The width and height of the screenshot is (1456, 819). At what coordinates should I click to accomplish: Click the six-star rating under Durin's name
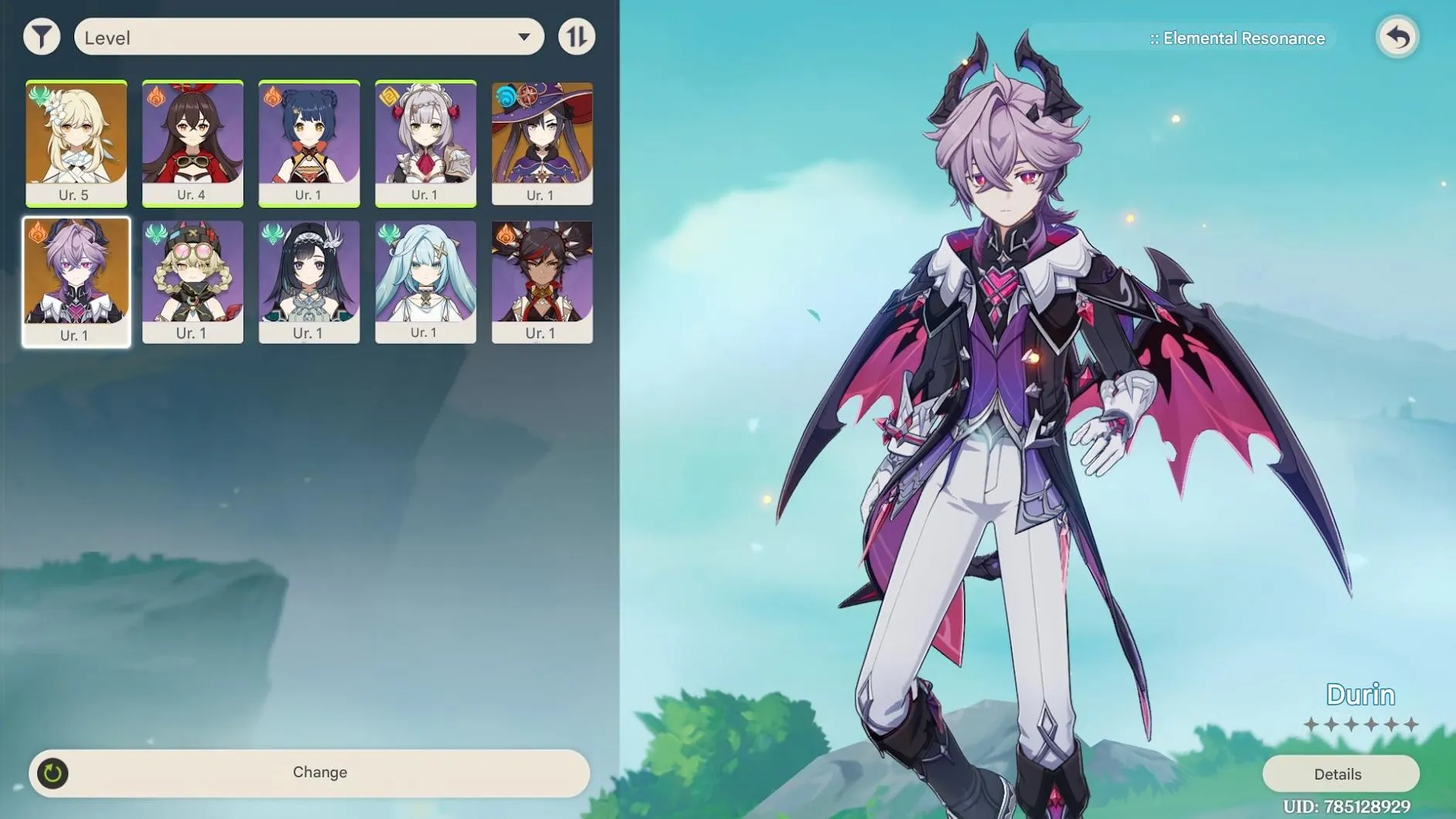point(1360,725)
